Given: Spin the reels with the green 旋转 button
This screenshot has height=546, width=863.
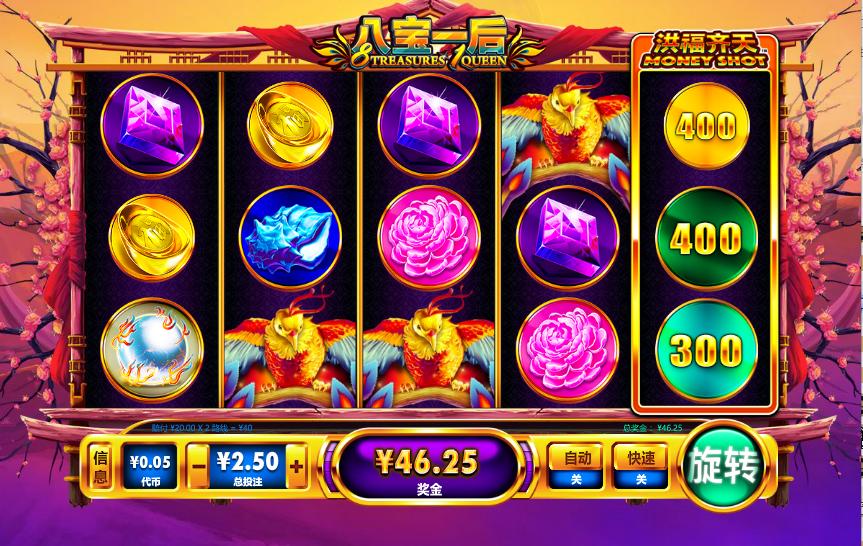Looking at the screenshot, I should coord(722,465).
